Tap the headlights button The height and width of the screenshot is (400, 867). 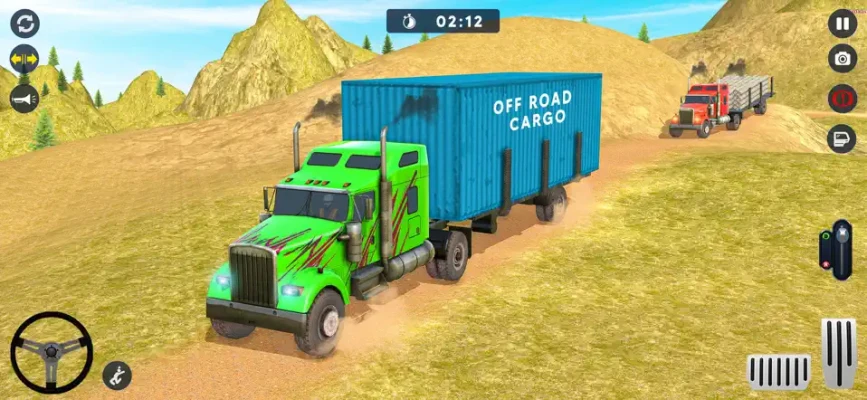coord(842,138)
